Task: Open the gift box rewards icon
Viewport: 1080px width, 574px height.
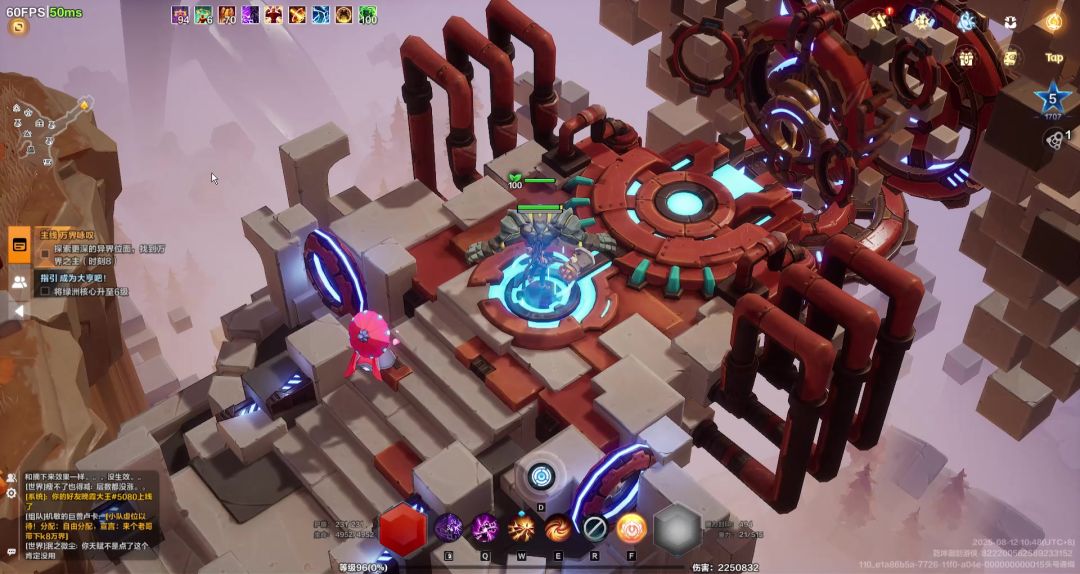Action: tap(966, 58)
